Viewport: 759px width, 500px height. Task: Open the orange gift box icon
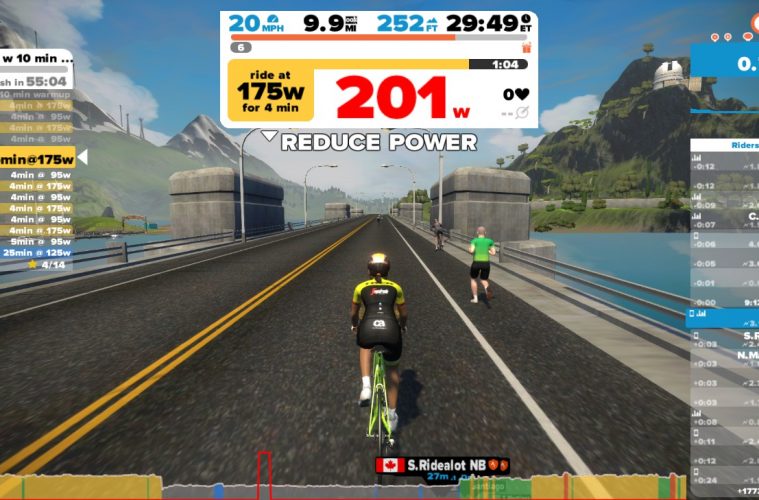(x=526, y=47)
